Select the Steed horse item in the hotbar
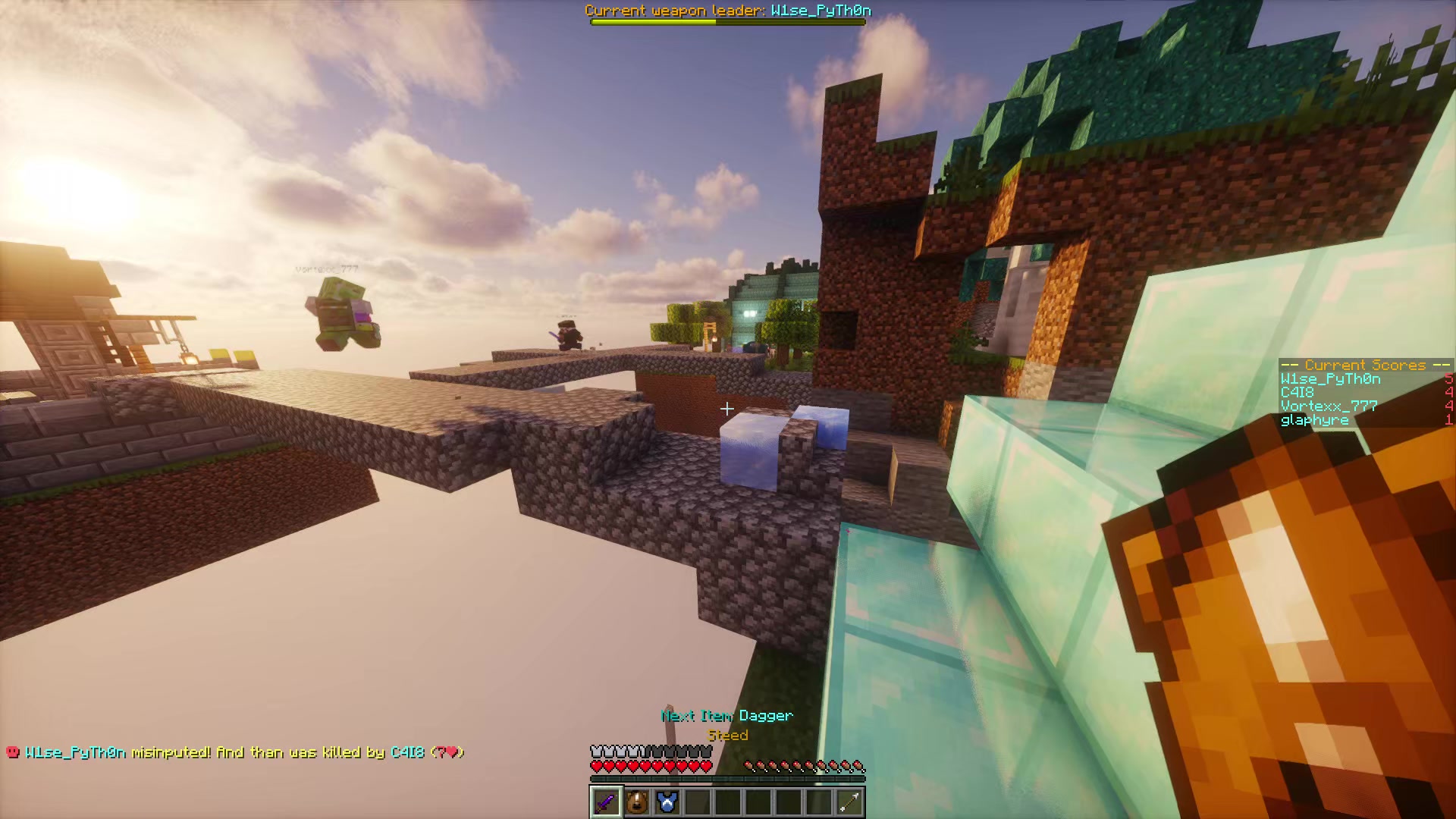Image resolution: width=1456 pixels, height=819 pixels. 636,803
